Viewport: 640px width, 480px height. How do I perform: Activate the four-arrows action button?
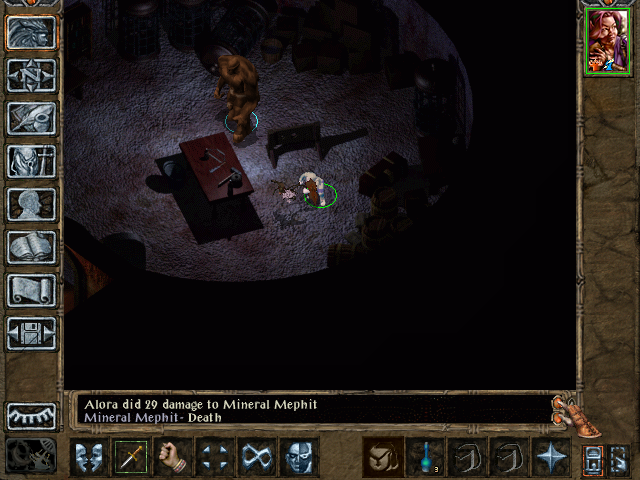(x=216, y=457)
